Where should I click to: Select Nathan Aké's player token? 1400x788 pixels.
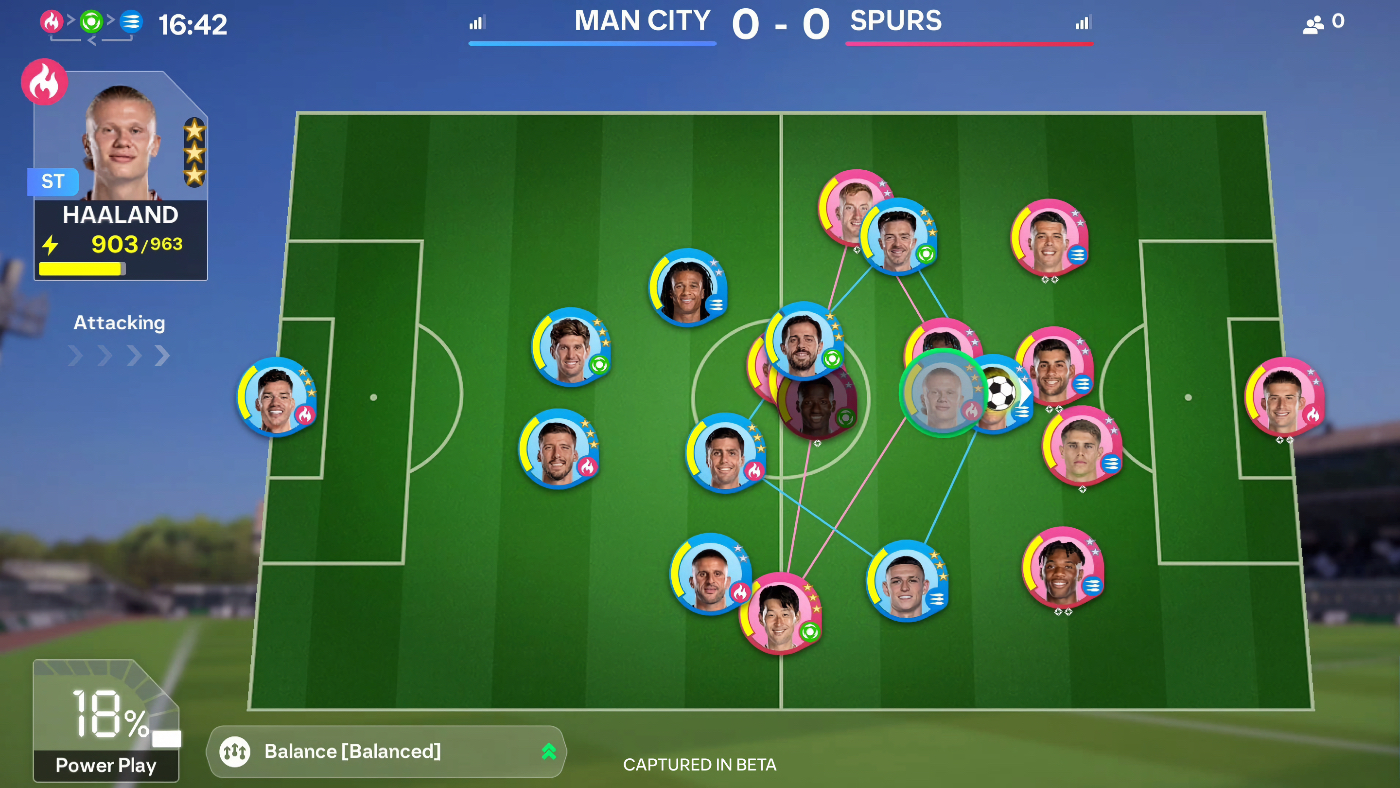click(x=687, y=287)
